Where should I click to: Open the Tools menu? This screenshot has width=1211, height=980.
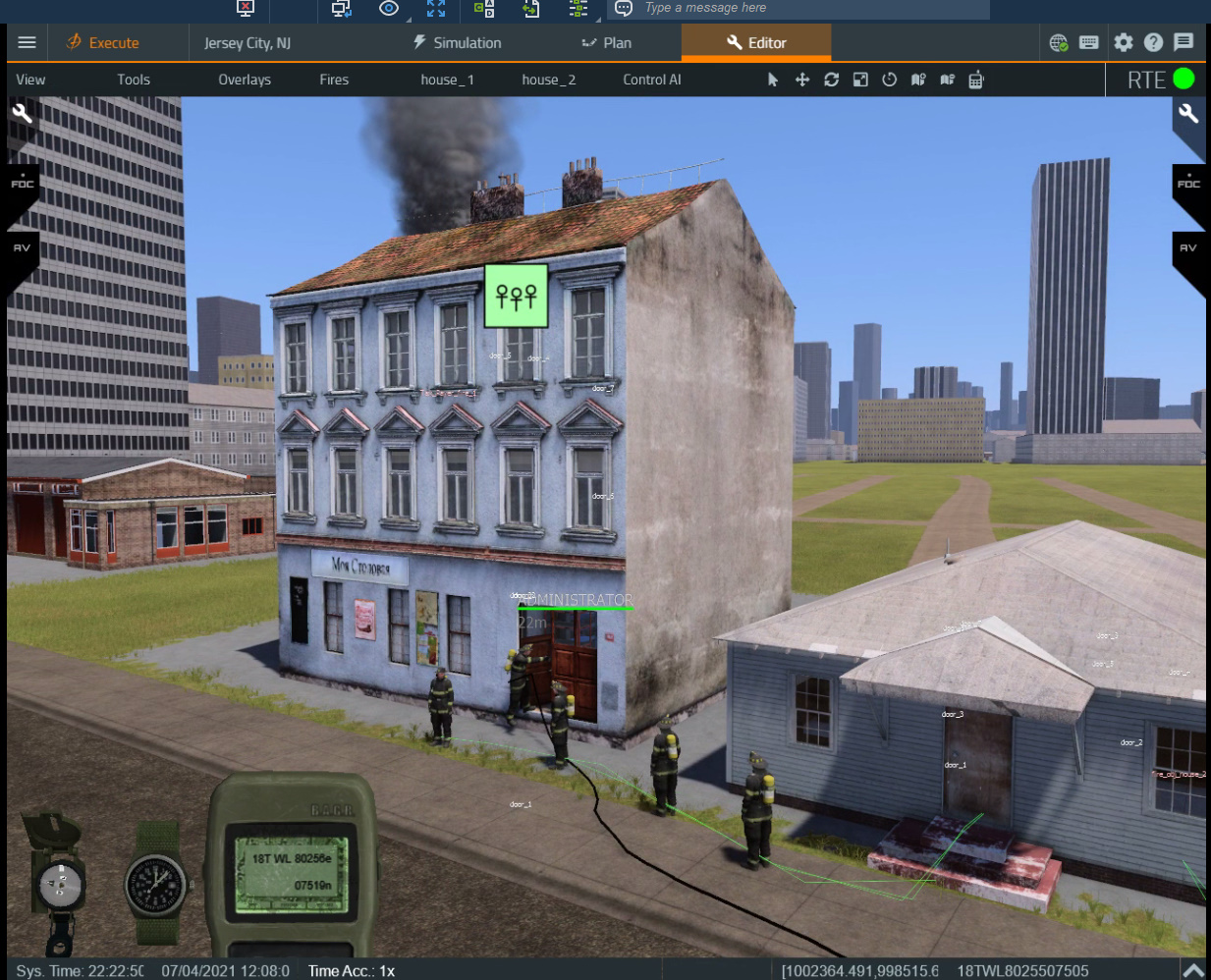(134, 80)
